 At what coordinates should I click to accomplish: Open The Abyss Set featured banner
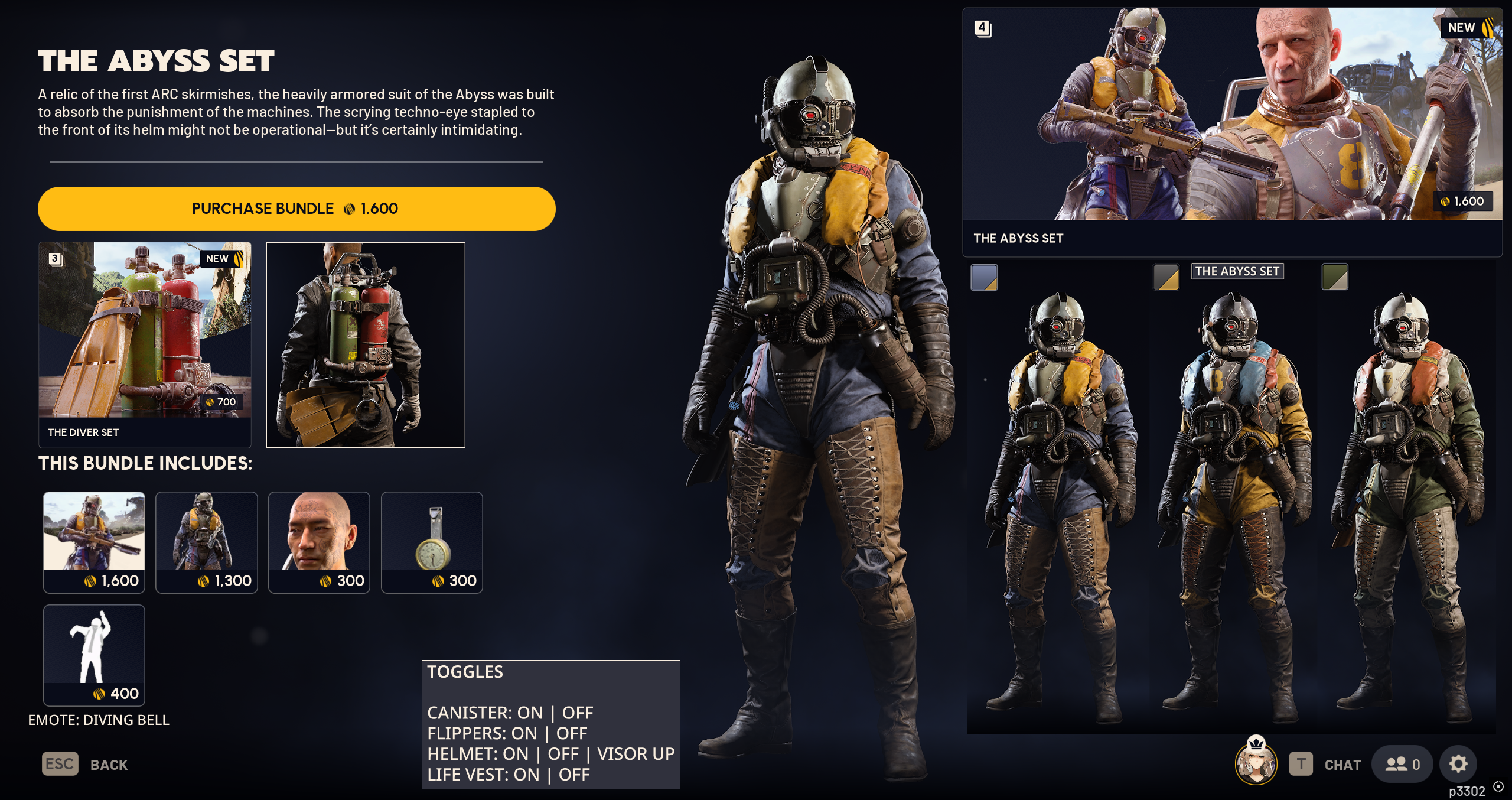tap(1231, 131)
